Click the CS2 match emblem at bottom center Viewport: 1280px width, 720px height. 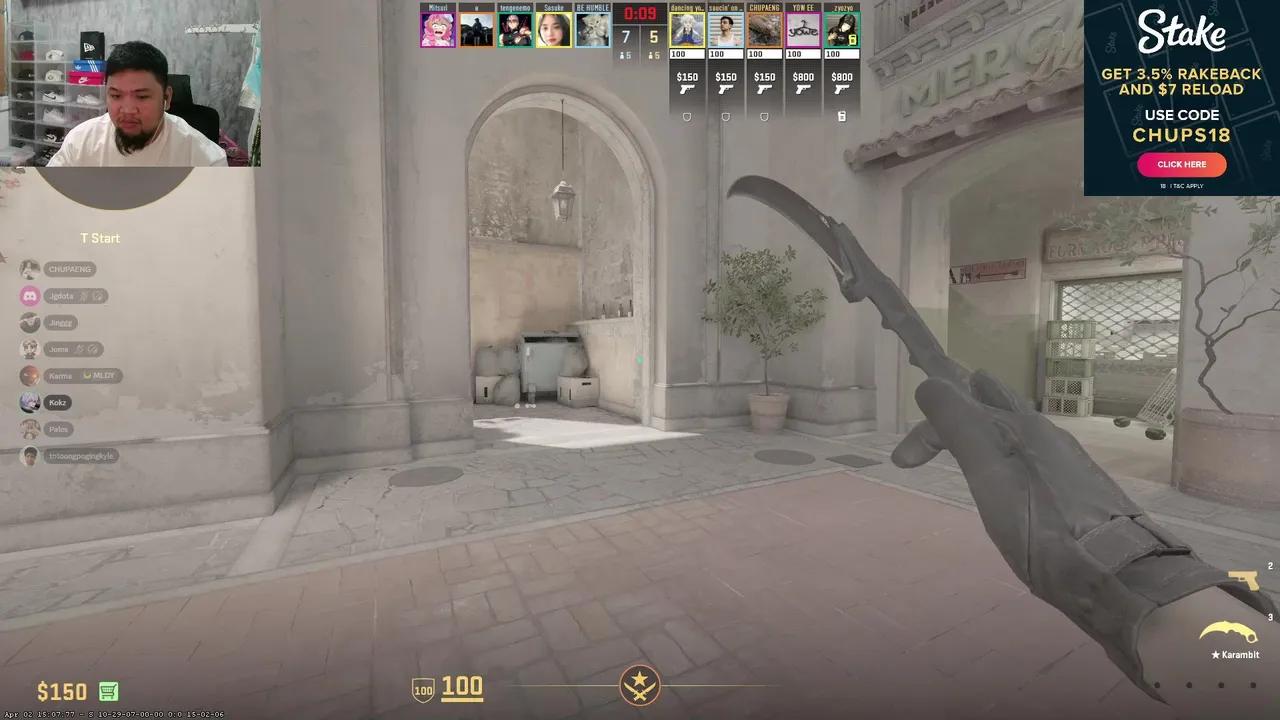tap(639, 685)
